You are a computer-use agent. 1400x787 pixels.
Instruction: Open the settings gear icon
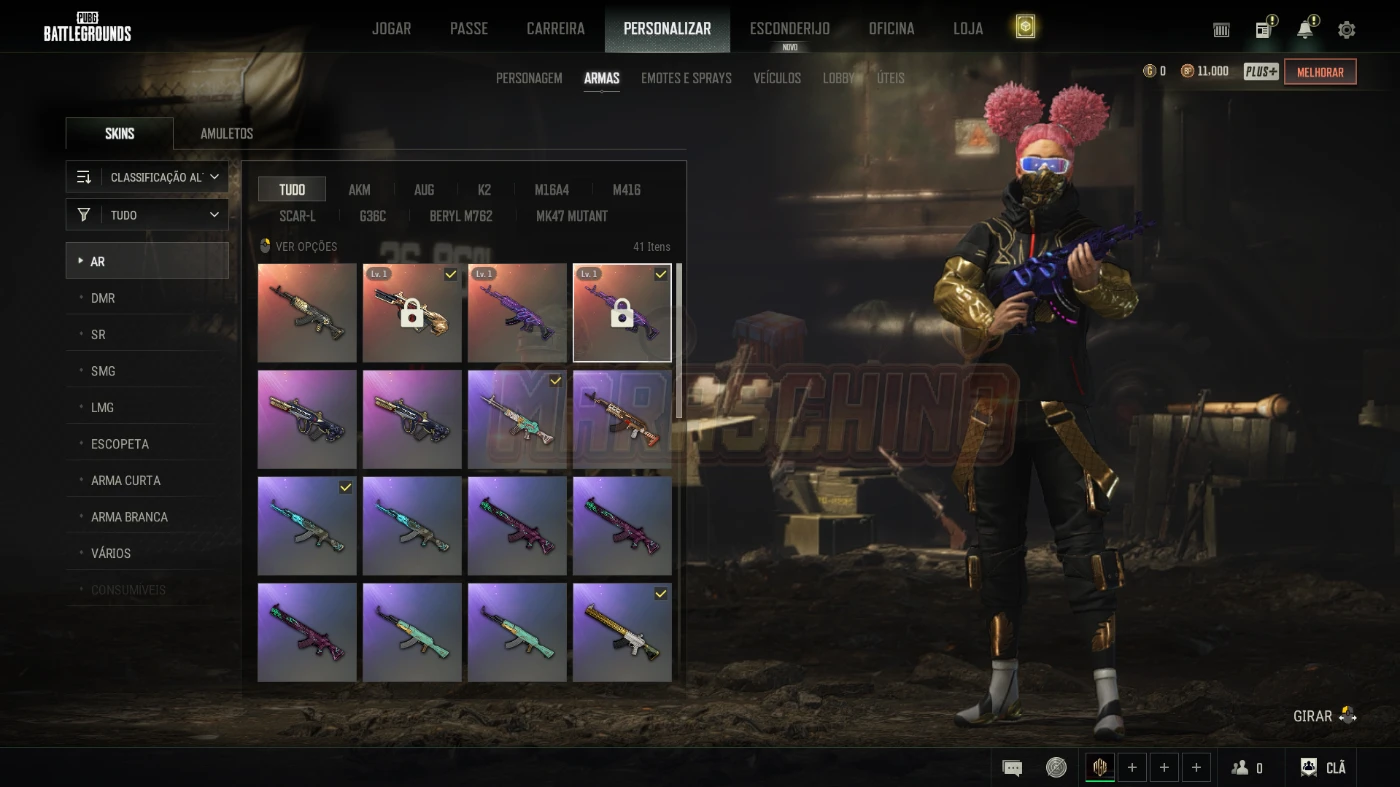pyautogui.click(x=1347, y=30)
